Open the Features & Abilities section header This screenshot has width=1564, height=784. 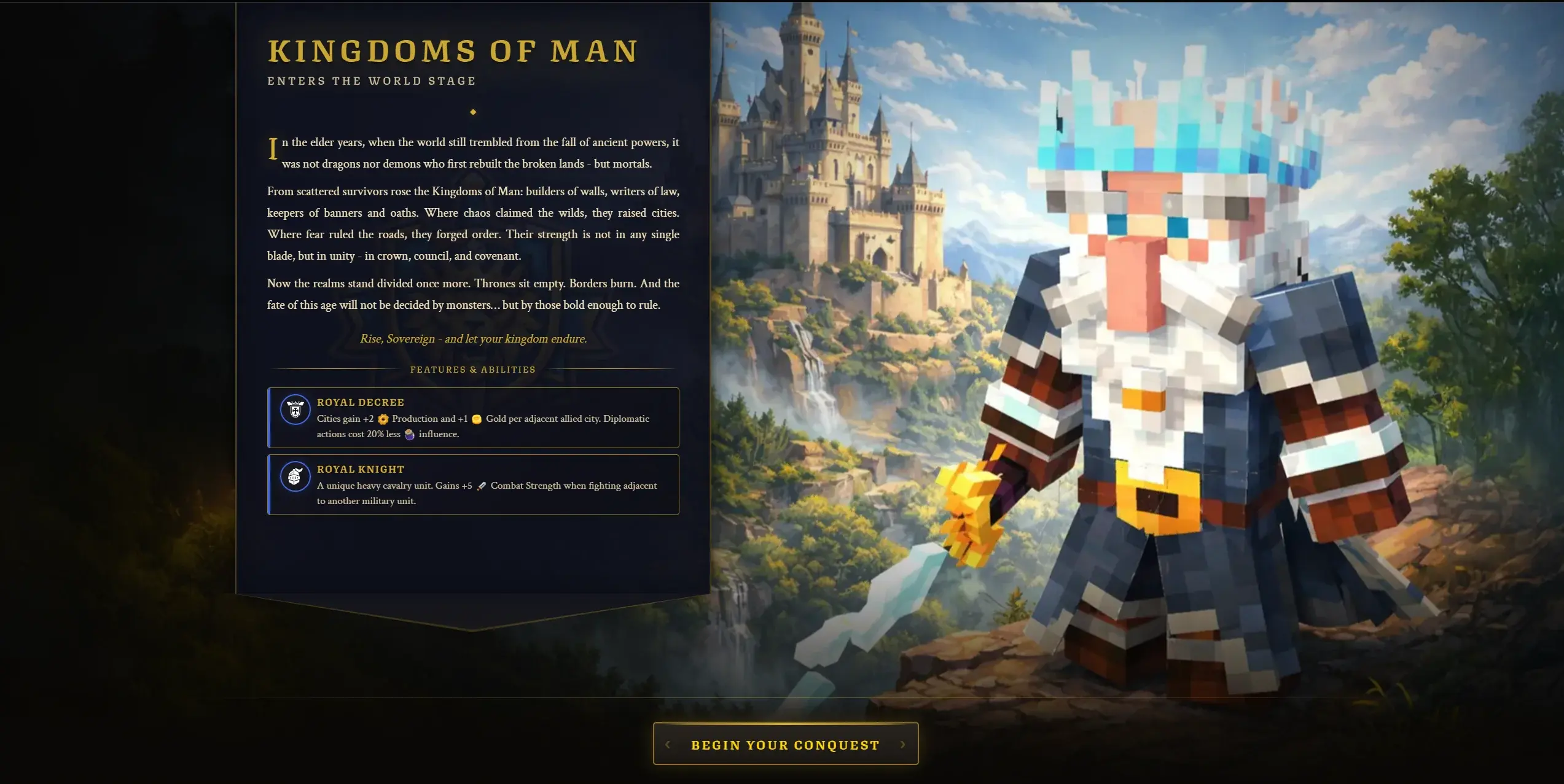472,369
